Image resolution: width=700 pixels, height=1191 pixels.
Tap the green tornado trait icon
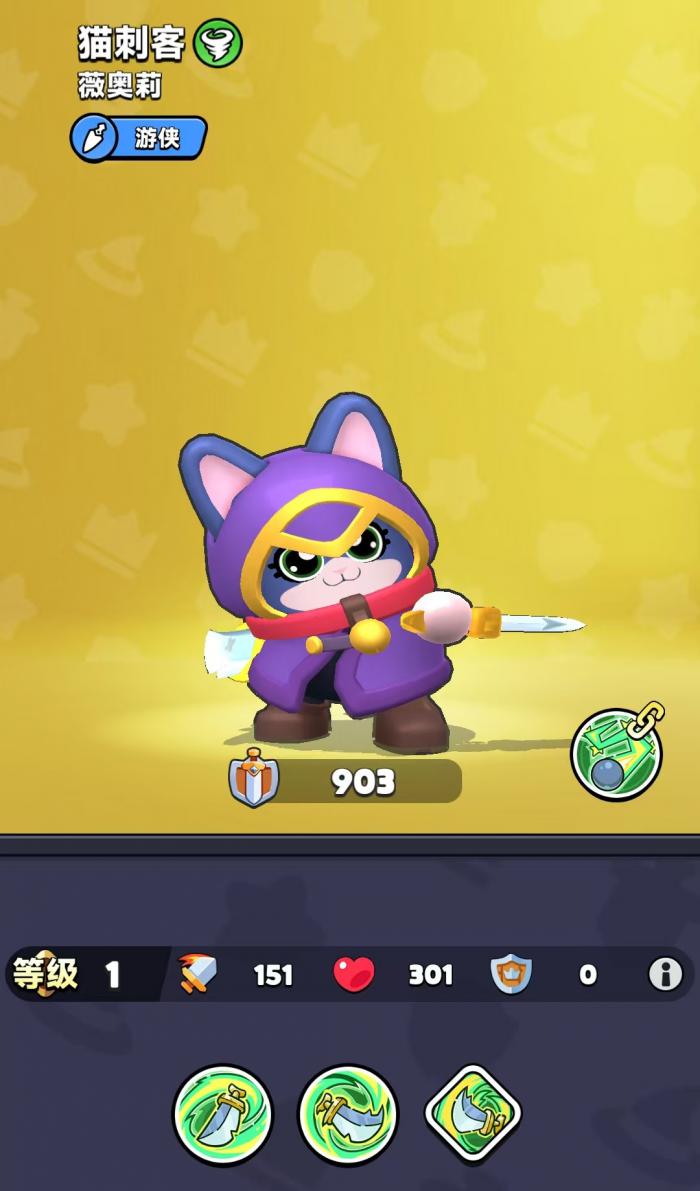click(x=218, y=44)
